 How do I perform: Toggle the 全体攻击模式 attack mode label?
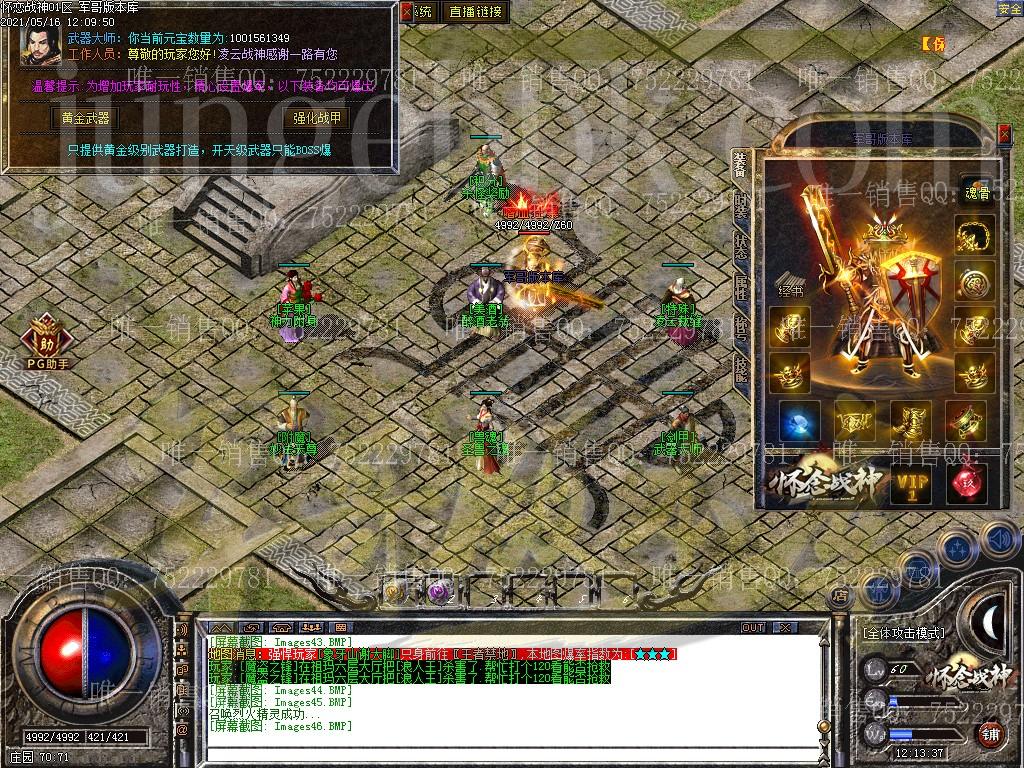903,633
